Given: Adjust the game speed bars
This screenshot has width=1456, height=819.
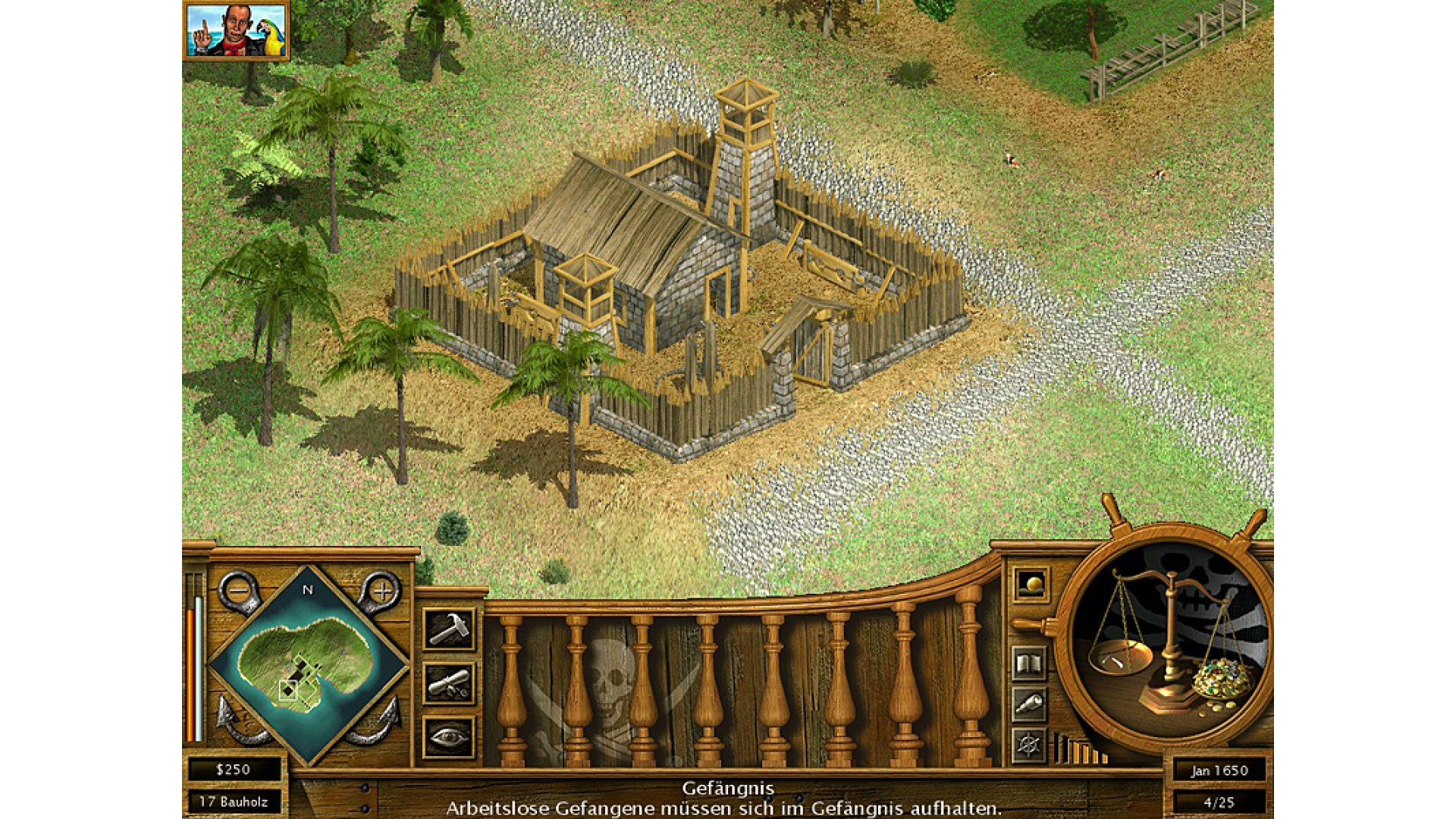Looking at the screenshot, I should [1081, 749].
